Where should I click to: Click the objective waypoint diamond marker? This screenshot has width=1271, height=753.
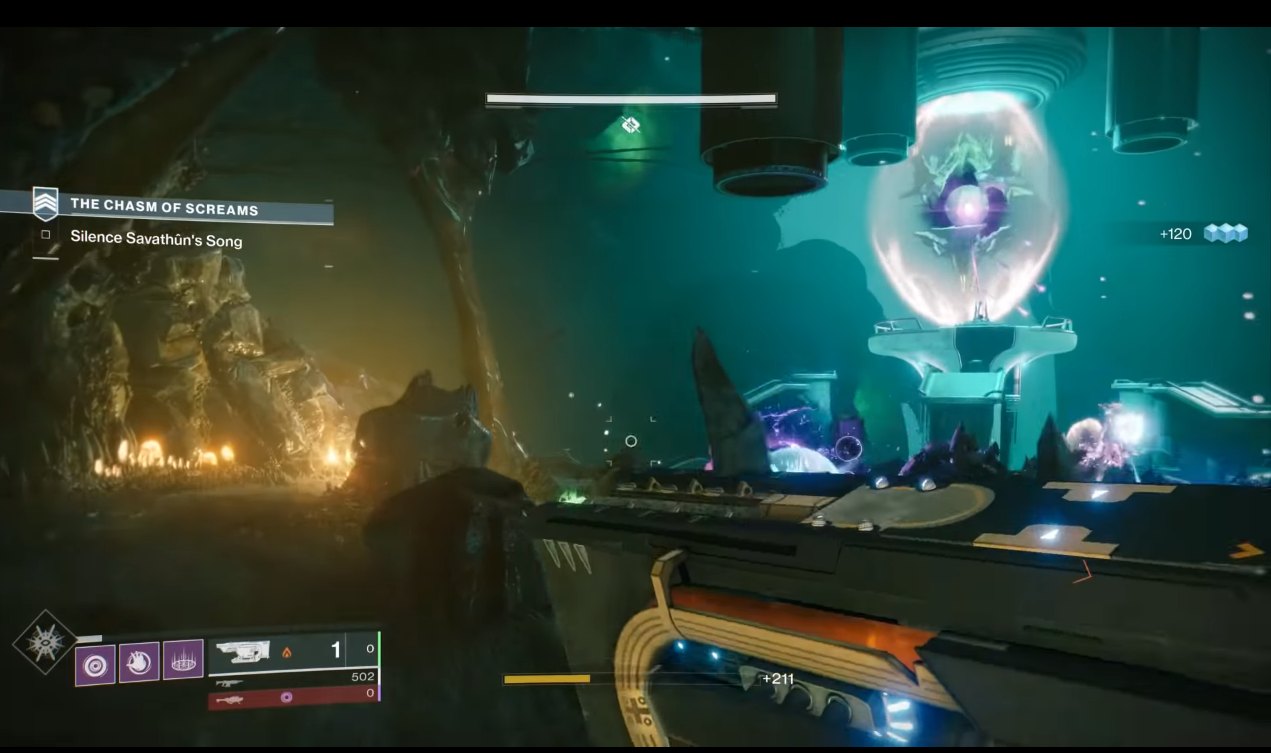[x=630, y=125]
